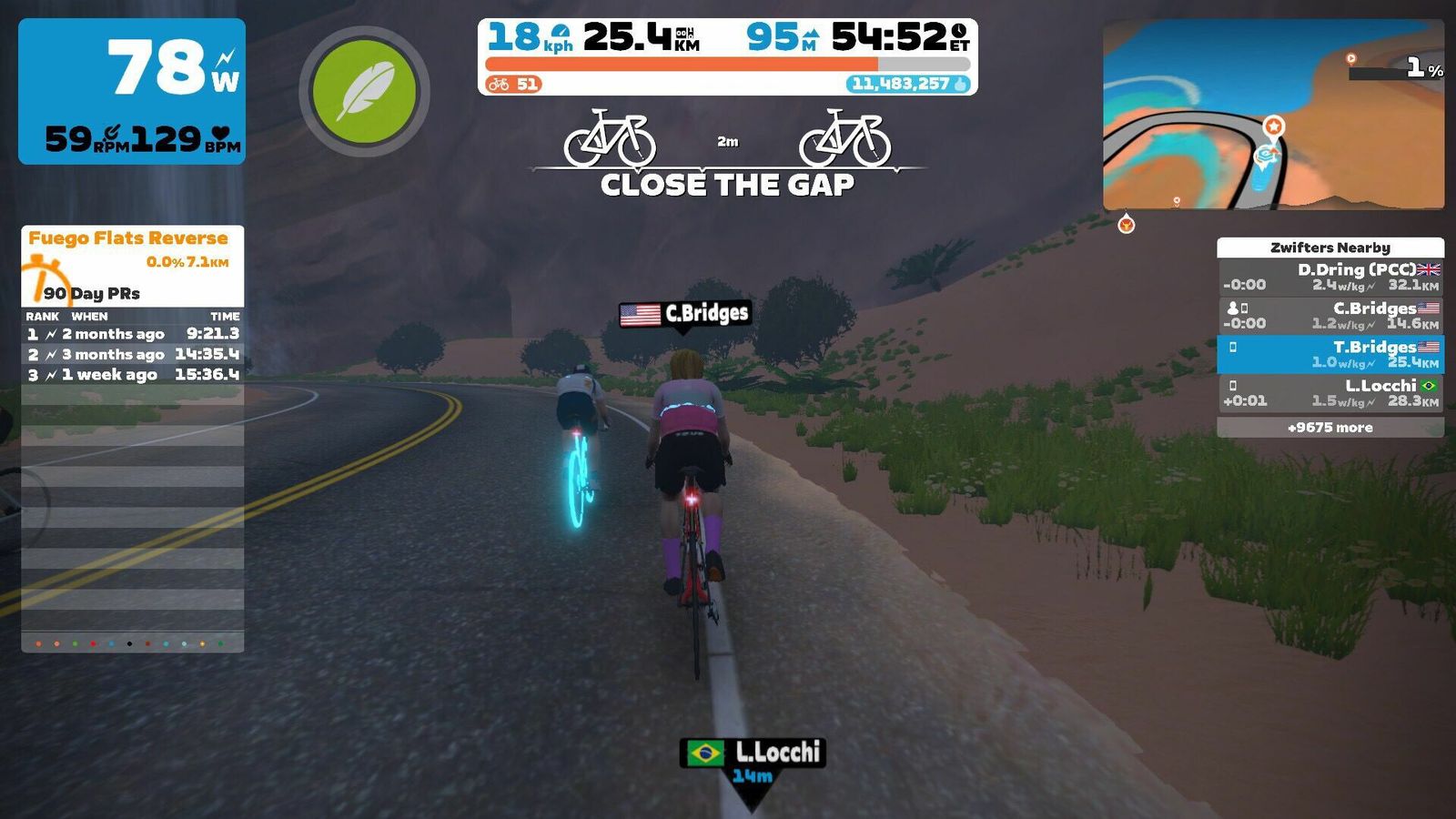Open the minimap view
The width and height of the screenshot is (1456, 819).
pos(1272,116)
